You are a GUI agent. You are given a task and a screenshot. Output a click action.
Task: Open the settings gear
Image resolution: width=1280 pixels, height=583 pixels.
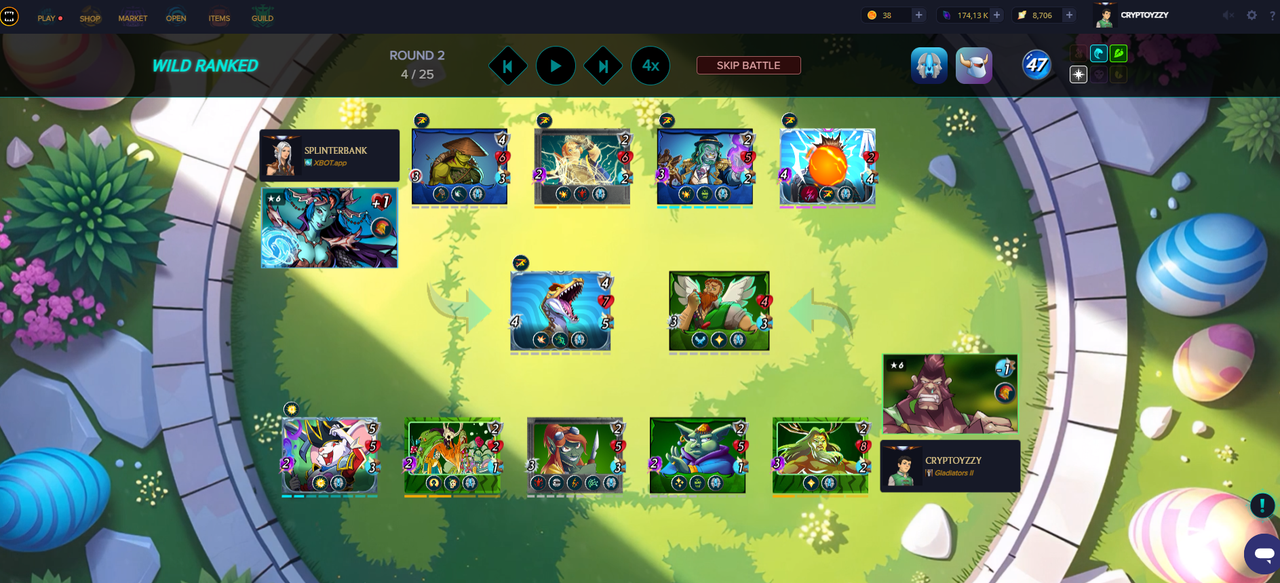click(1251, 15)
